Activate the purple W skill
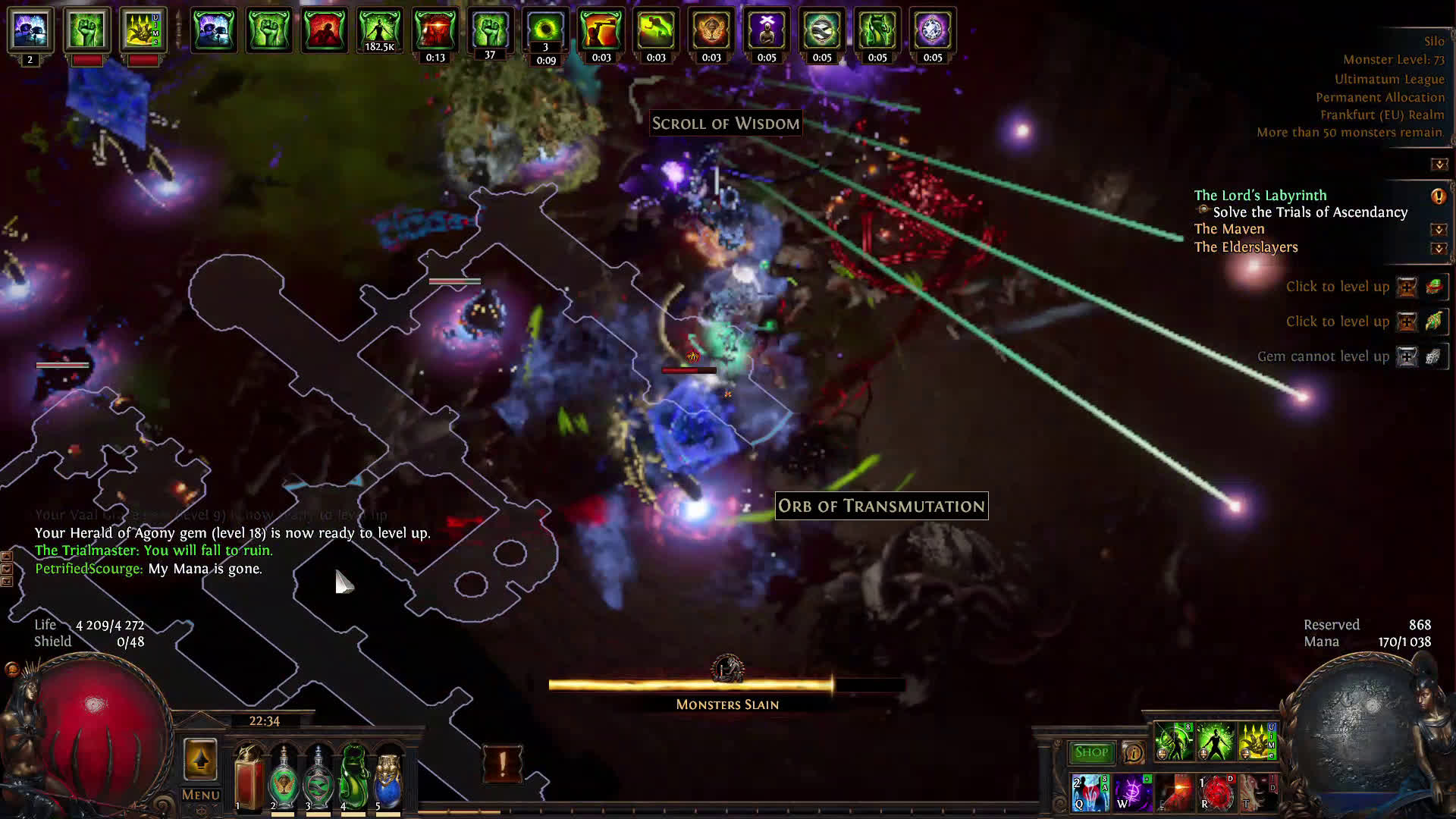 pyautogui.click(x=1133, y=792)
